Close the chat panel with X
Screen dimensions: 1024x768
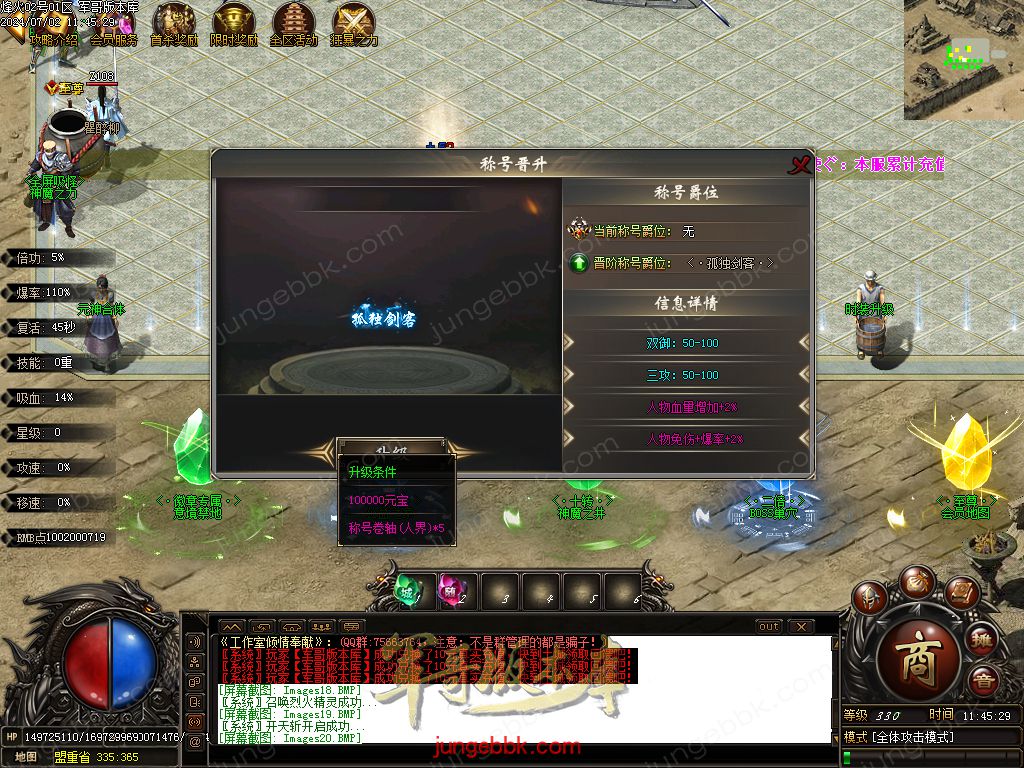point(801,627)
